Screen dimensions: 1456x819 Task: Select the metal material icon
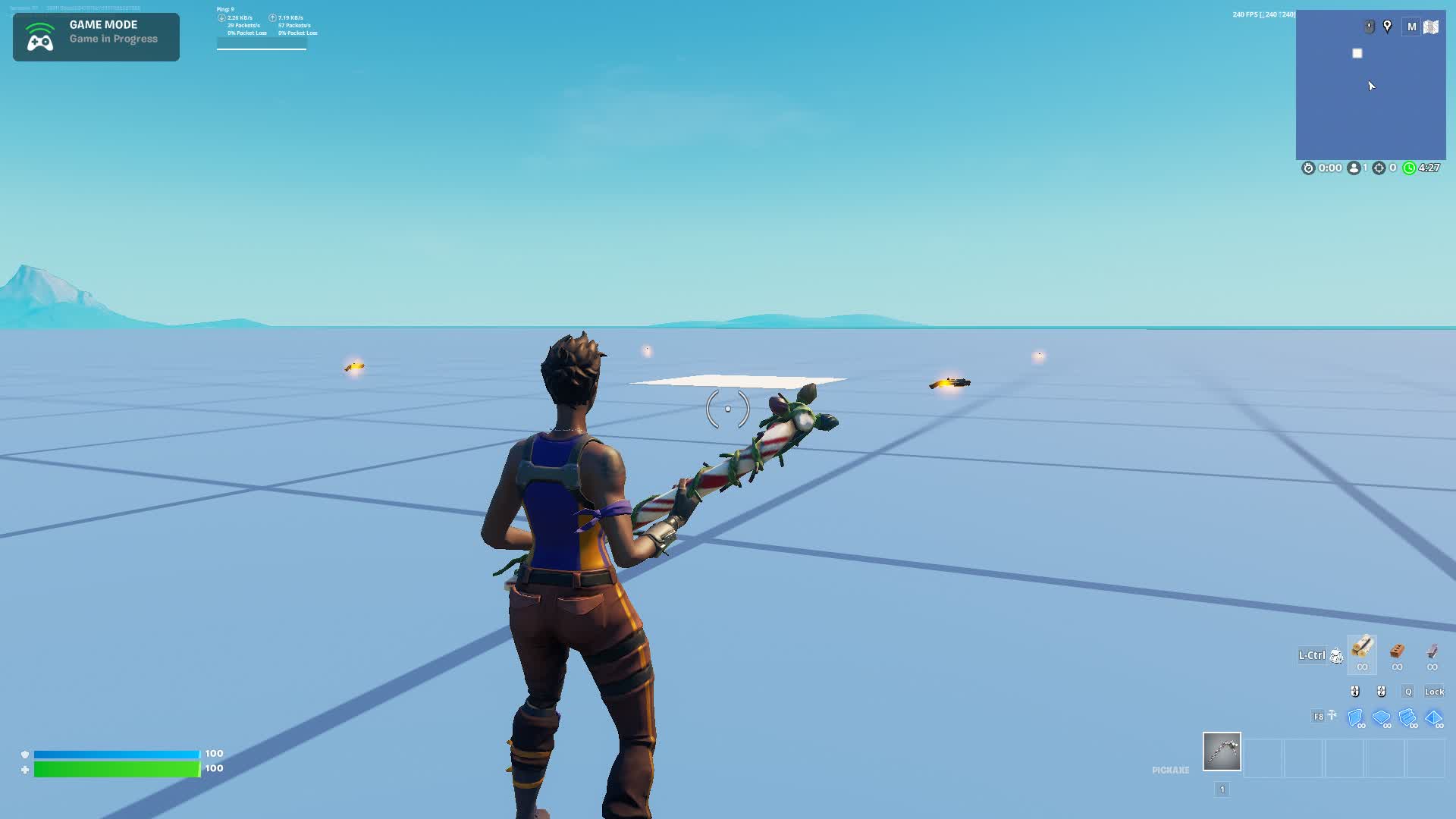[x=1432, y=652]
